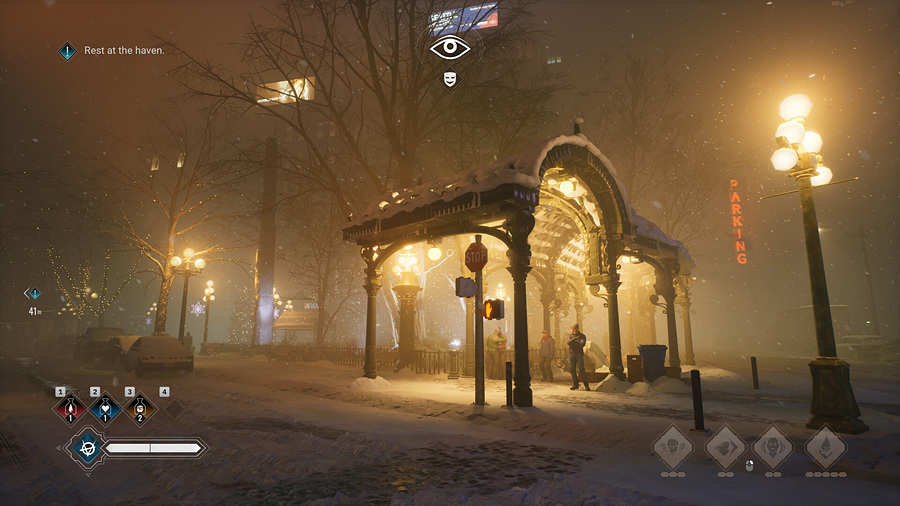The width and height of the screenshot is (900, 506).
Task: Activate the face with soundwaves ability
Action: [773, 446]
